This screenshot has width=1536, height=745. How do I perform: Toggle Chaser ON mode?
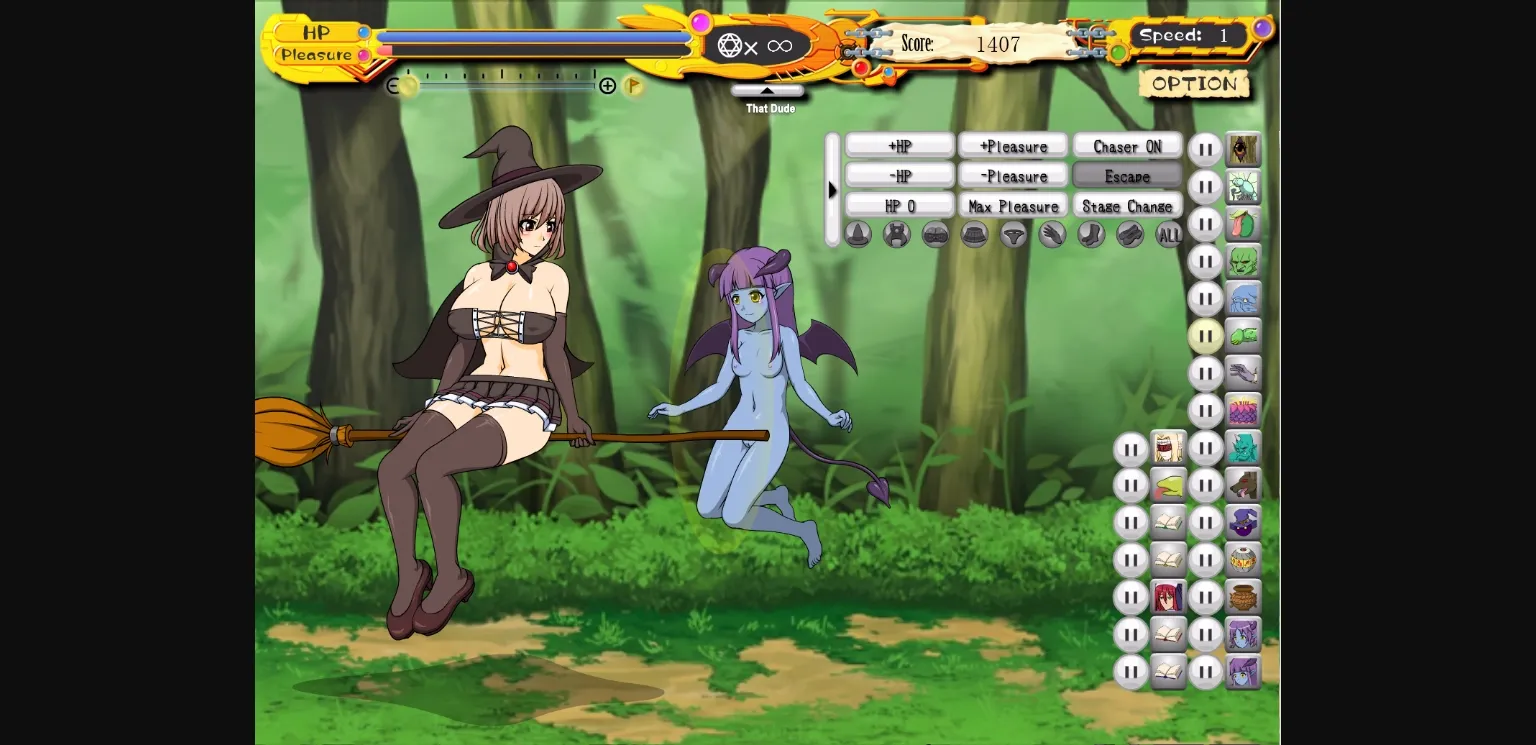coord(1127,146)
